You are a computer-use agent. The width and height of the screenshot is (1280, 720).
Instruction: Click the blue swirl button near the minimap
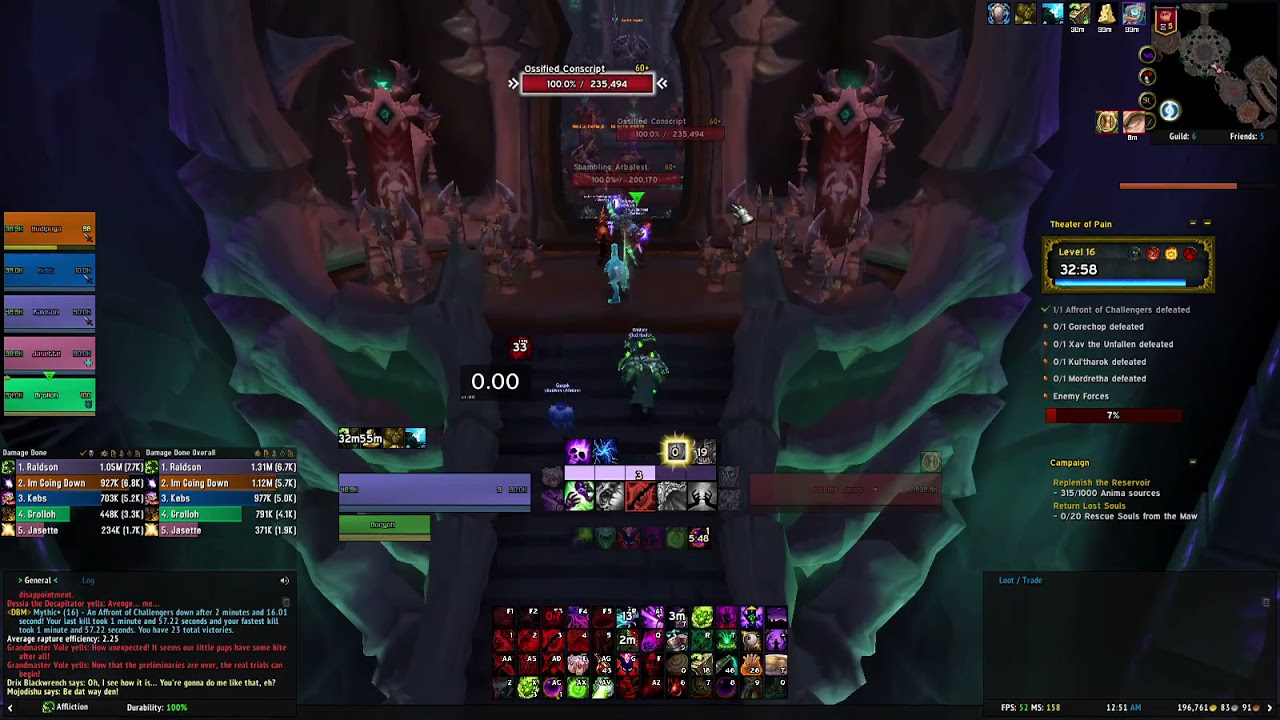(x=1168, y=110)
